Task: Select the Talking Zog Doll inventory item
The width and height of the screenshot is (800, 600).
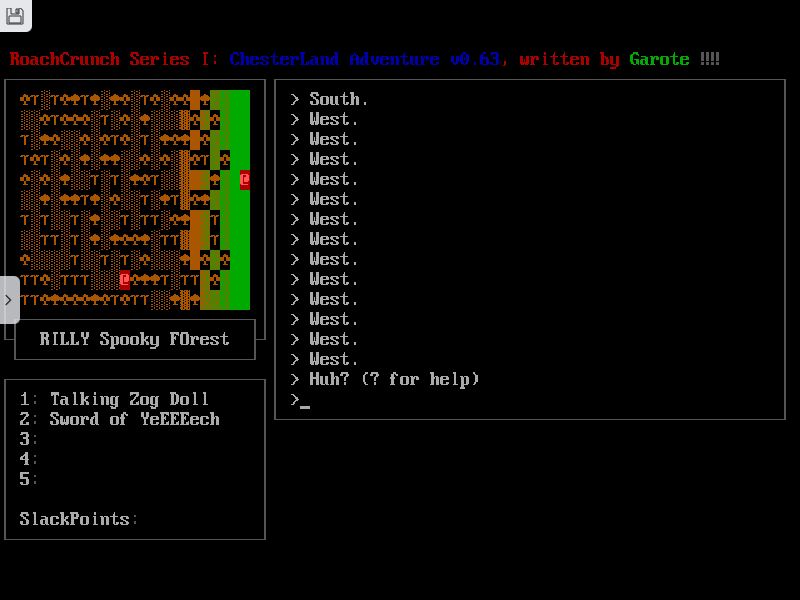Action: point(129,399)
